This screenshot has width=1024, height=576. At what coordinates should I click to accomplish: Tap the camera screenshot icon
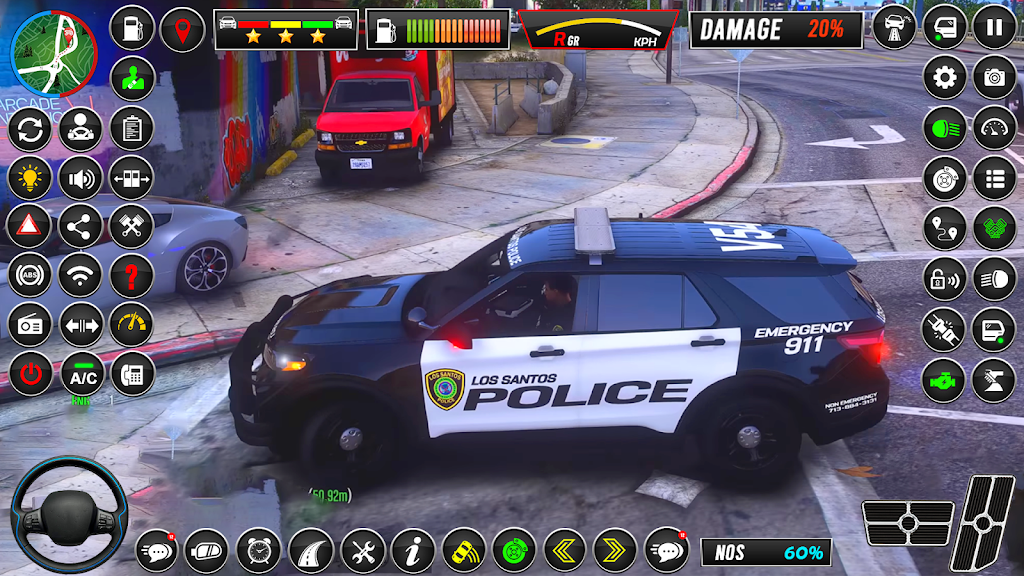point(994,77)
